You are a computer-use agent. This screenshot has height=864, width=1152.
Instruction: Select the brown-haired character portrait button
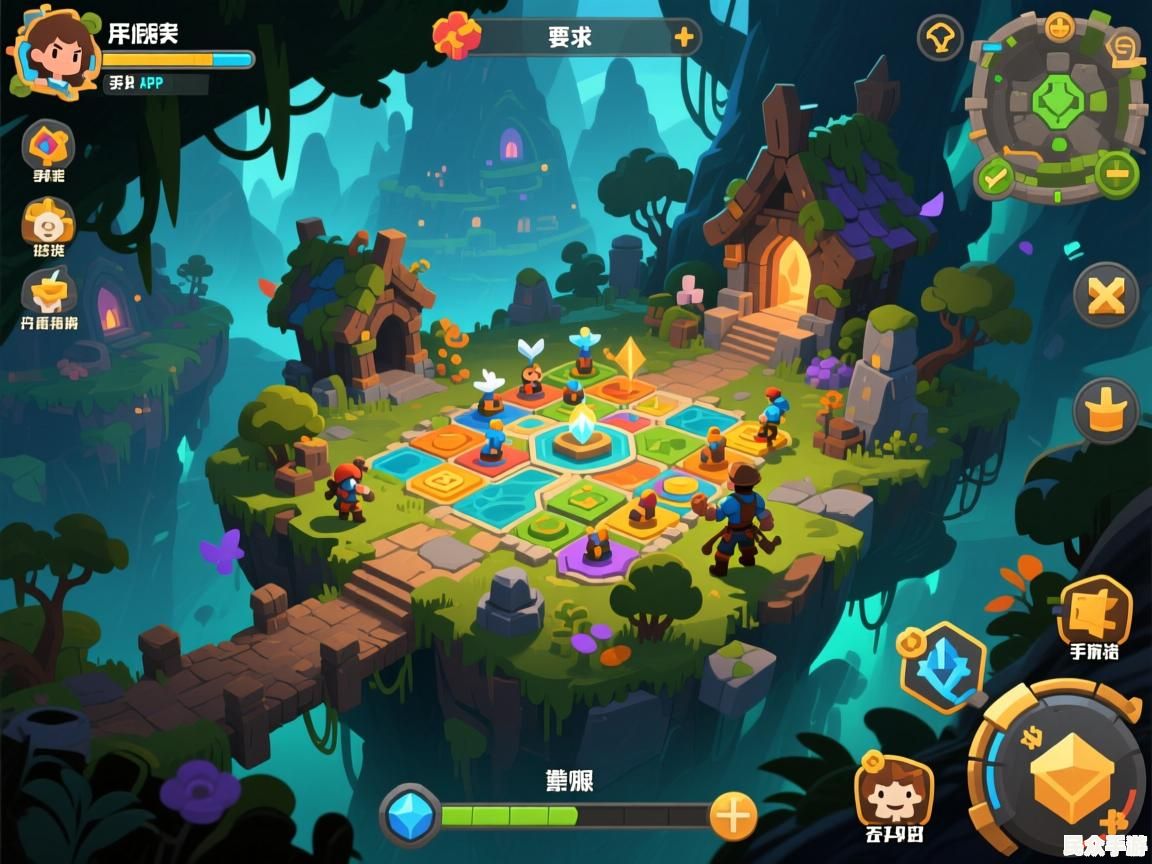coord(893,792)
